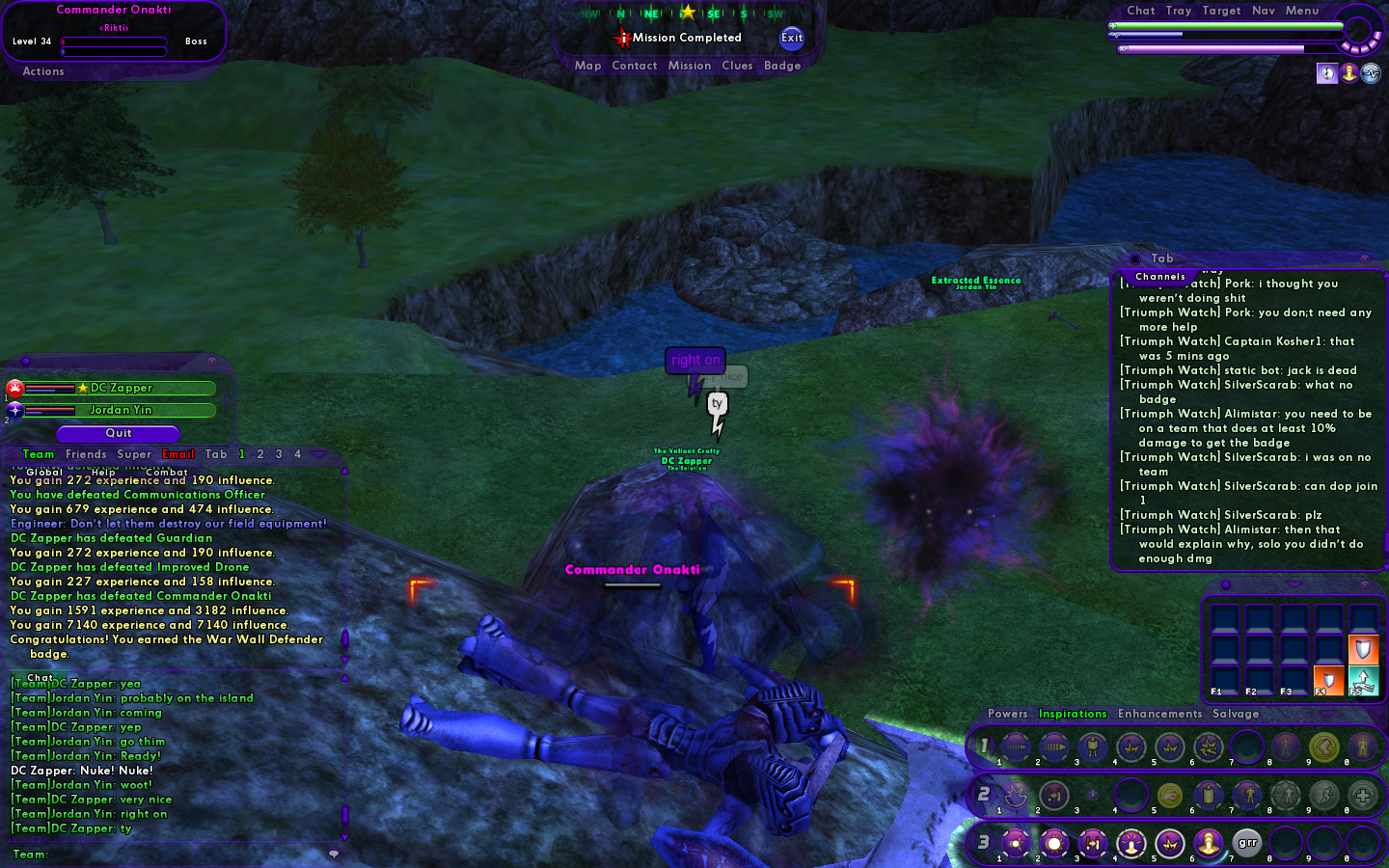View the Badge window
This screenshot has width=1389, height=868.
click(x=782, y=66)
